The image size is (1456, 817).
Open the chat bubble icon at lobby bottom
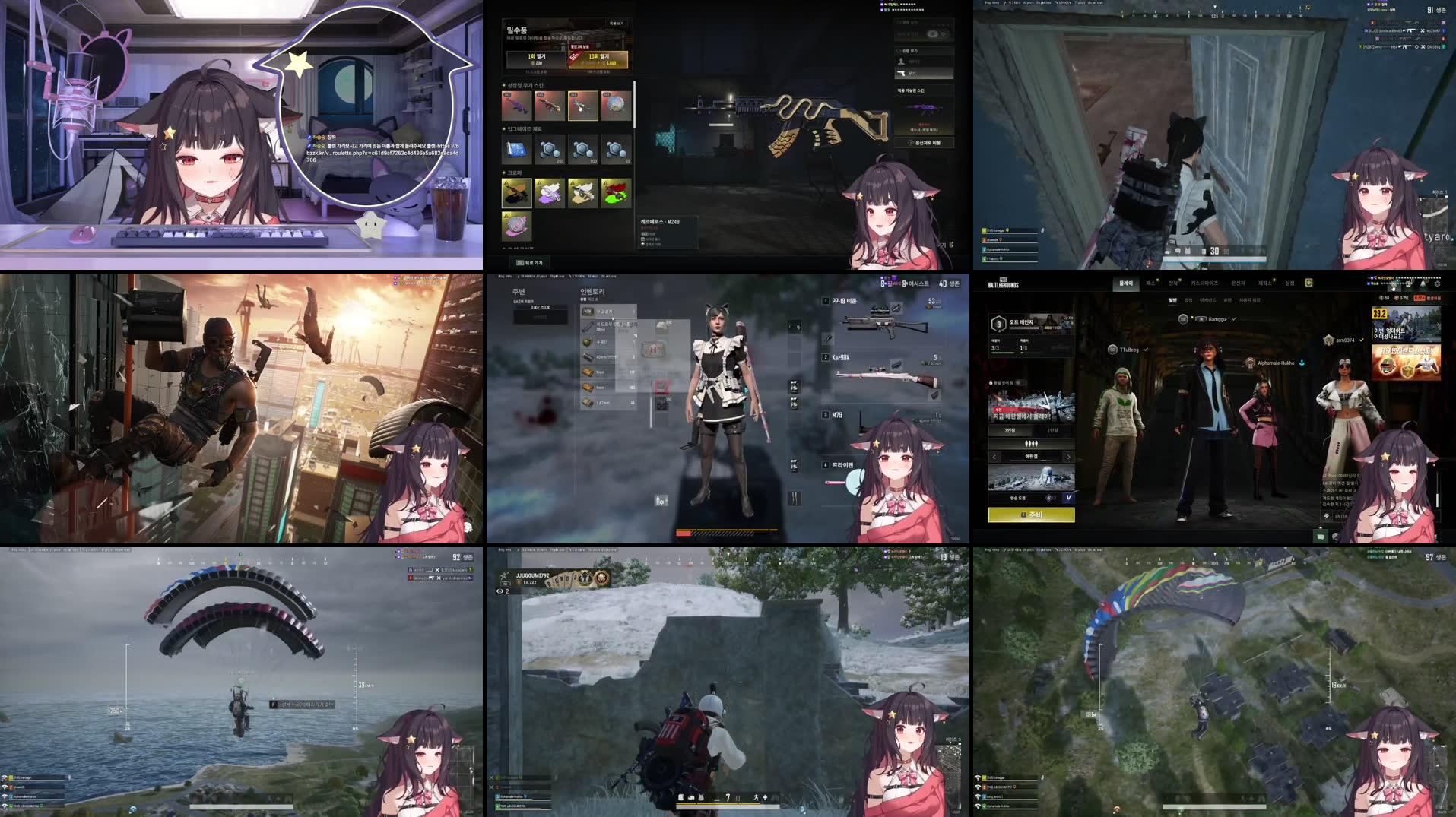1321,537
